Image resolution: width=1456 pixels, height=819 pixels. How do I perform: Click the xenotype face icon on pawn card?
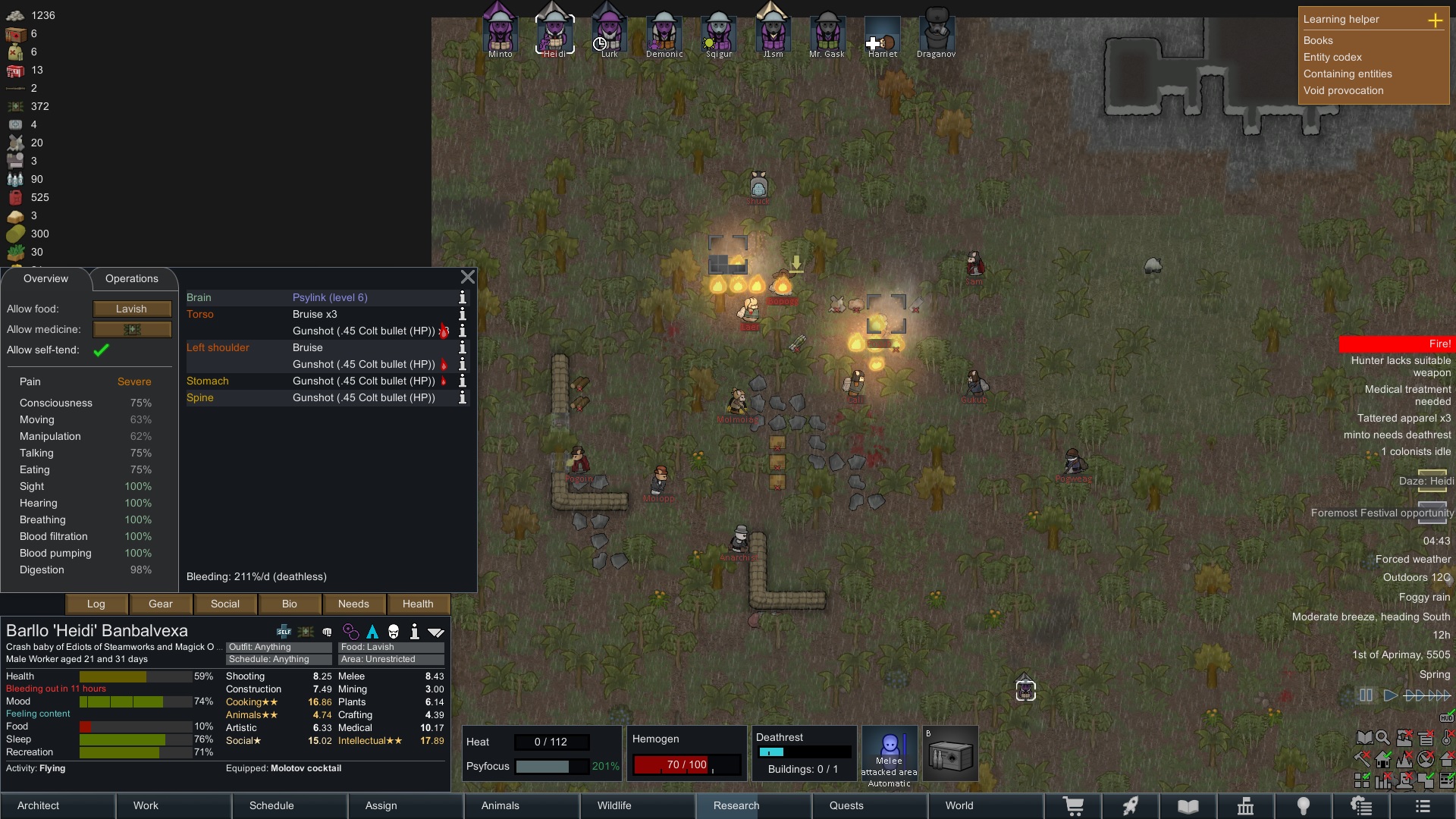(393, 632)
